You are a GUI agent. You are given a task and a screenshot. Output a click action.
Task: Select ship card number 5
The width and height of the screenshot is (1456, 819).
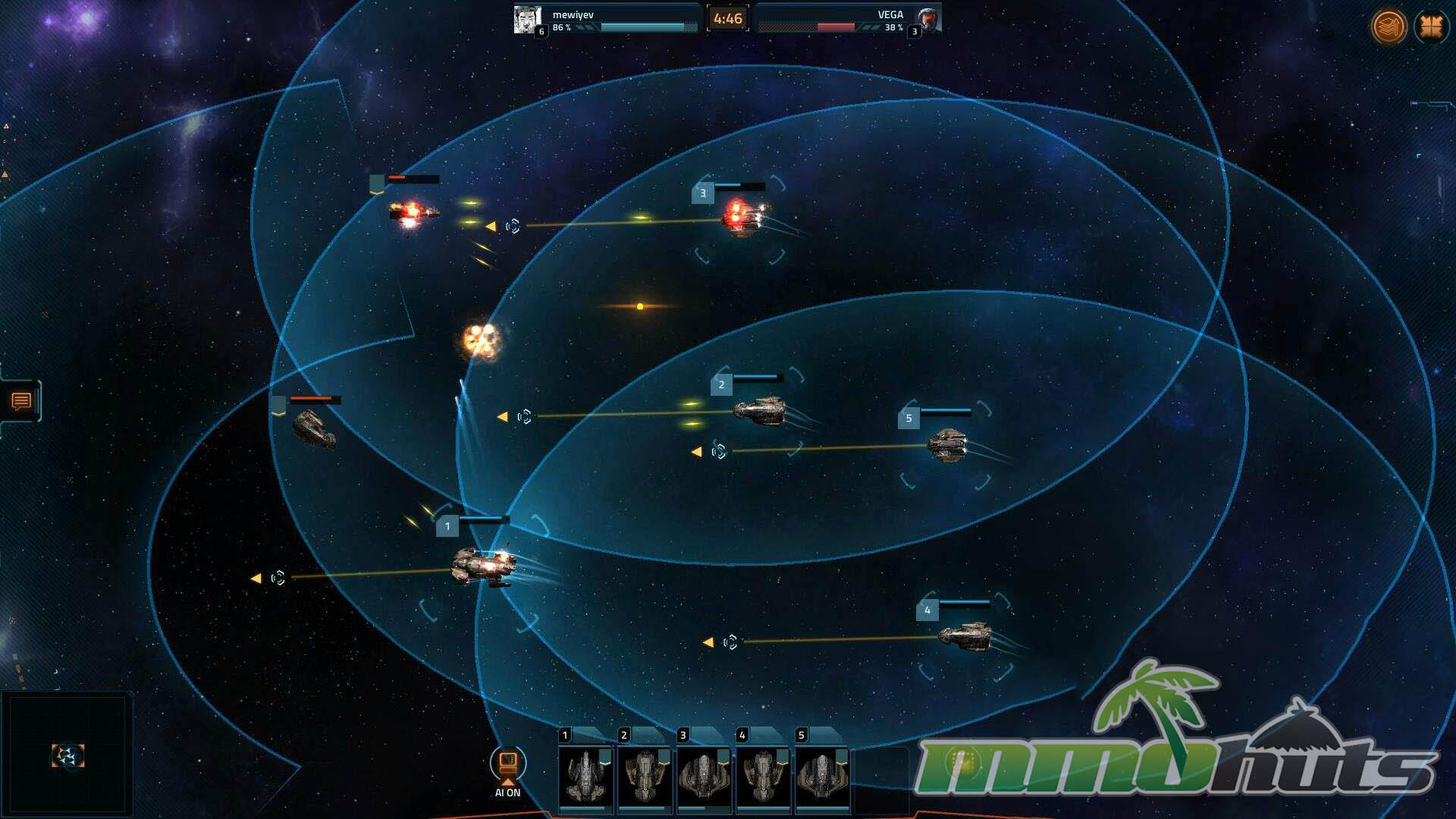tap(822, 776)
